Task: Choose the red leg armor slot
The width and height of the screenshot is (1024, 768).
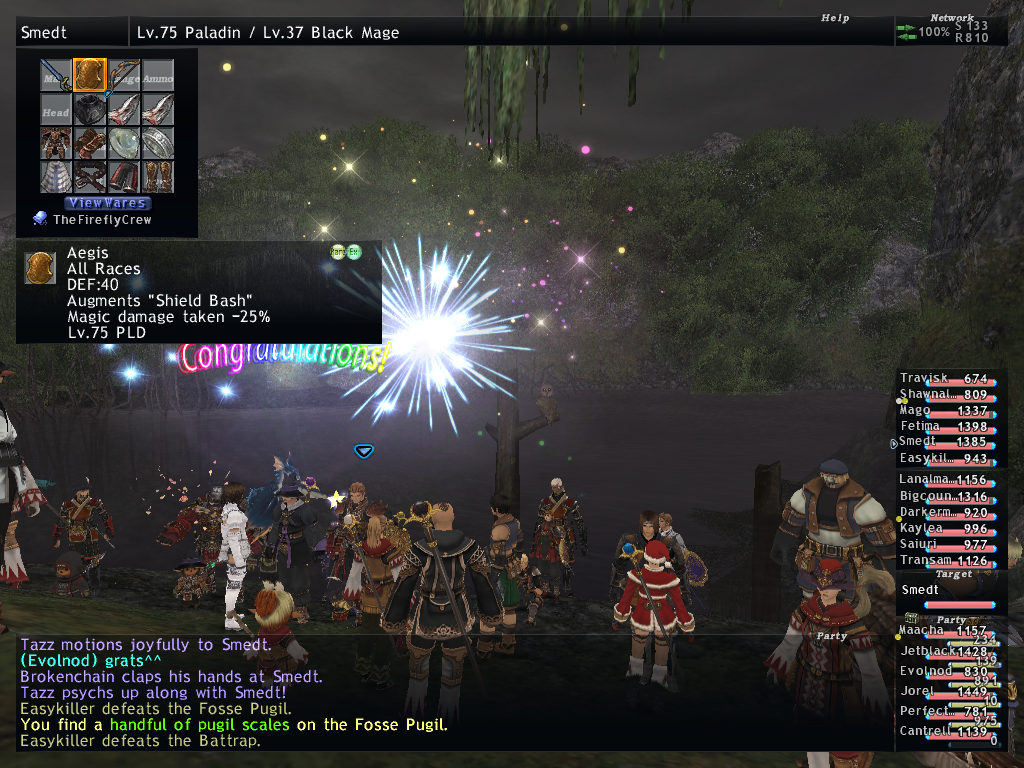Action: point(123,177)
